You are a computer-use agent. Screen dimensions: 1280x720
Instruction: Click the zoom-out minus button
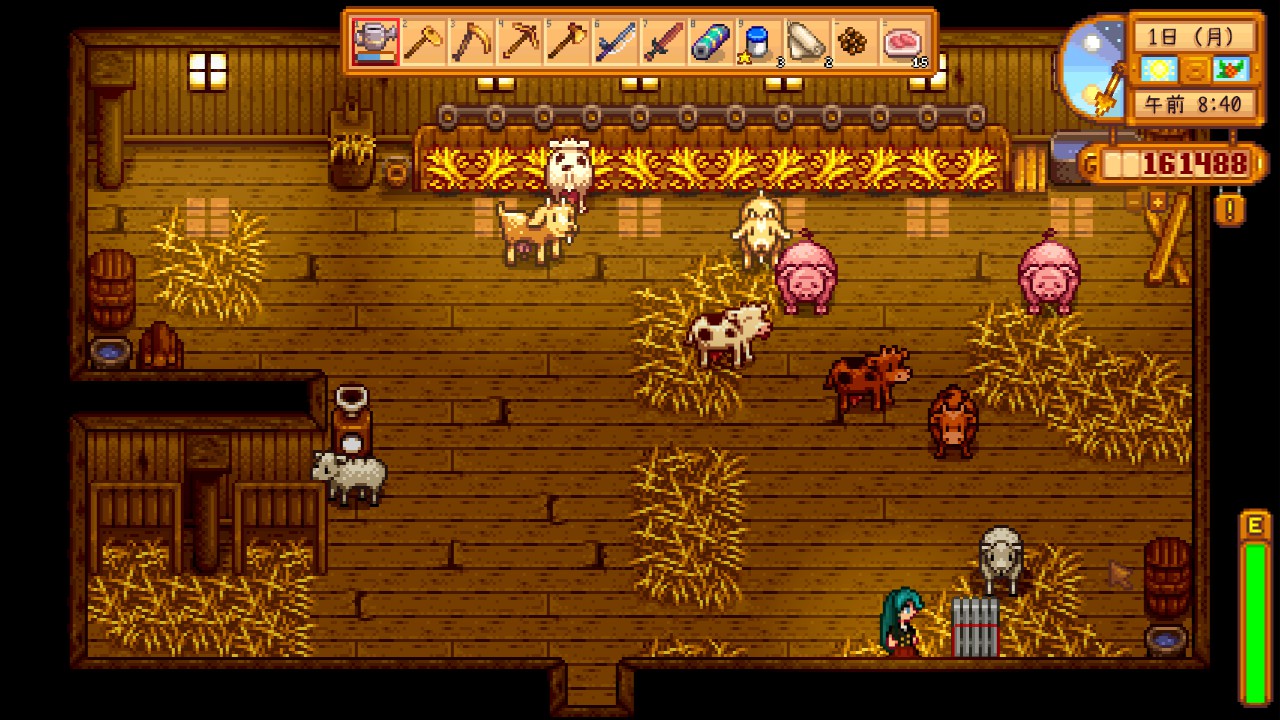coord(1133,203)
